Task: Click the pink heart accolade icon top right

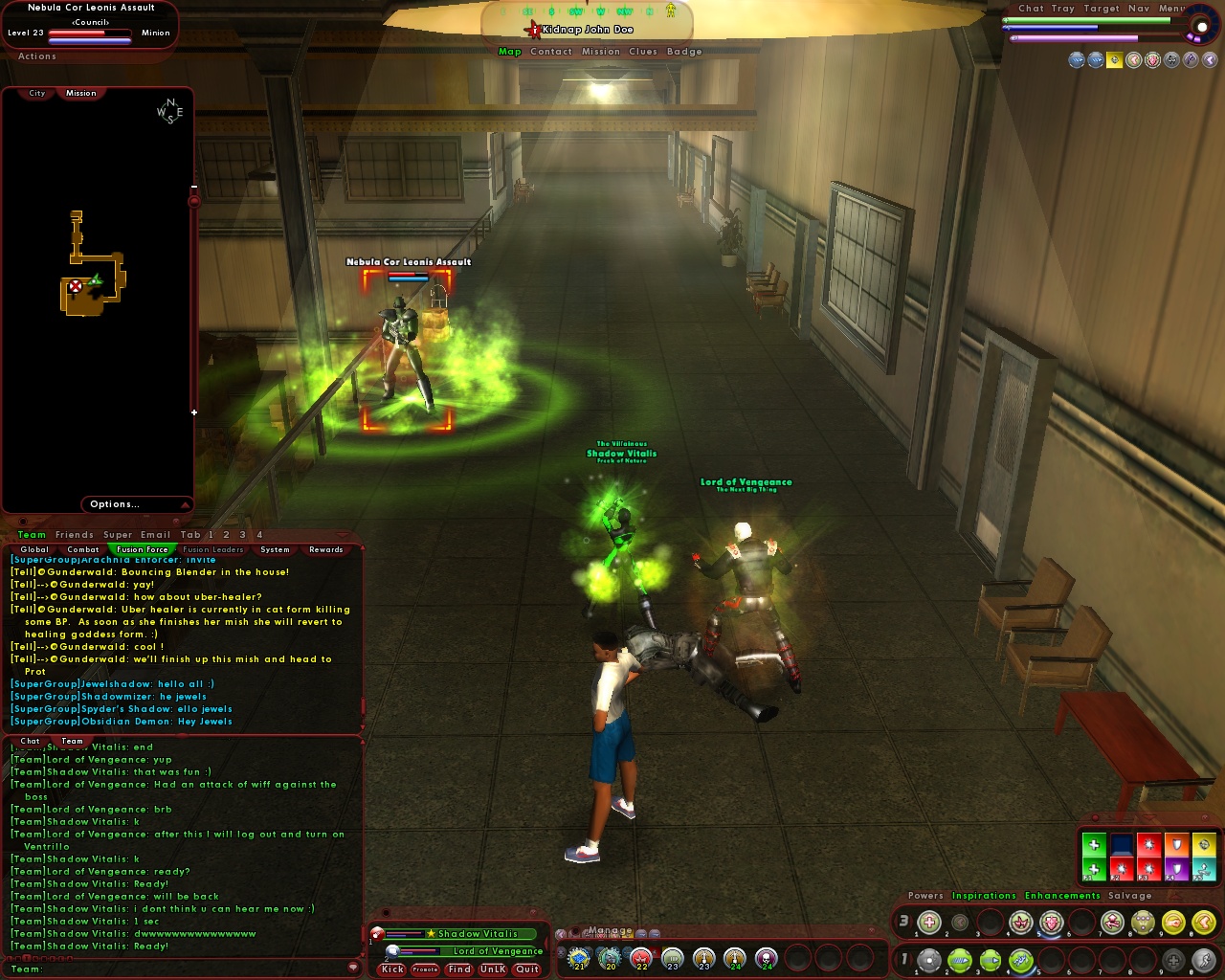Action: [1151, 59]
